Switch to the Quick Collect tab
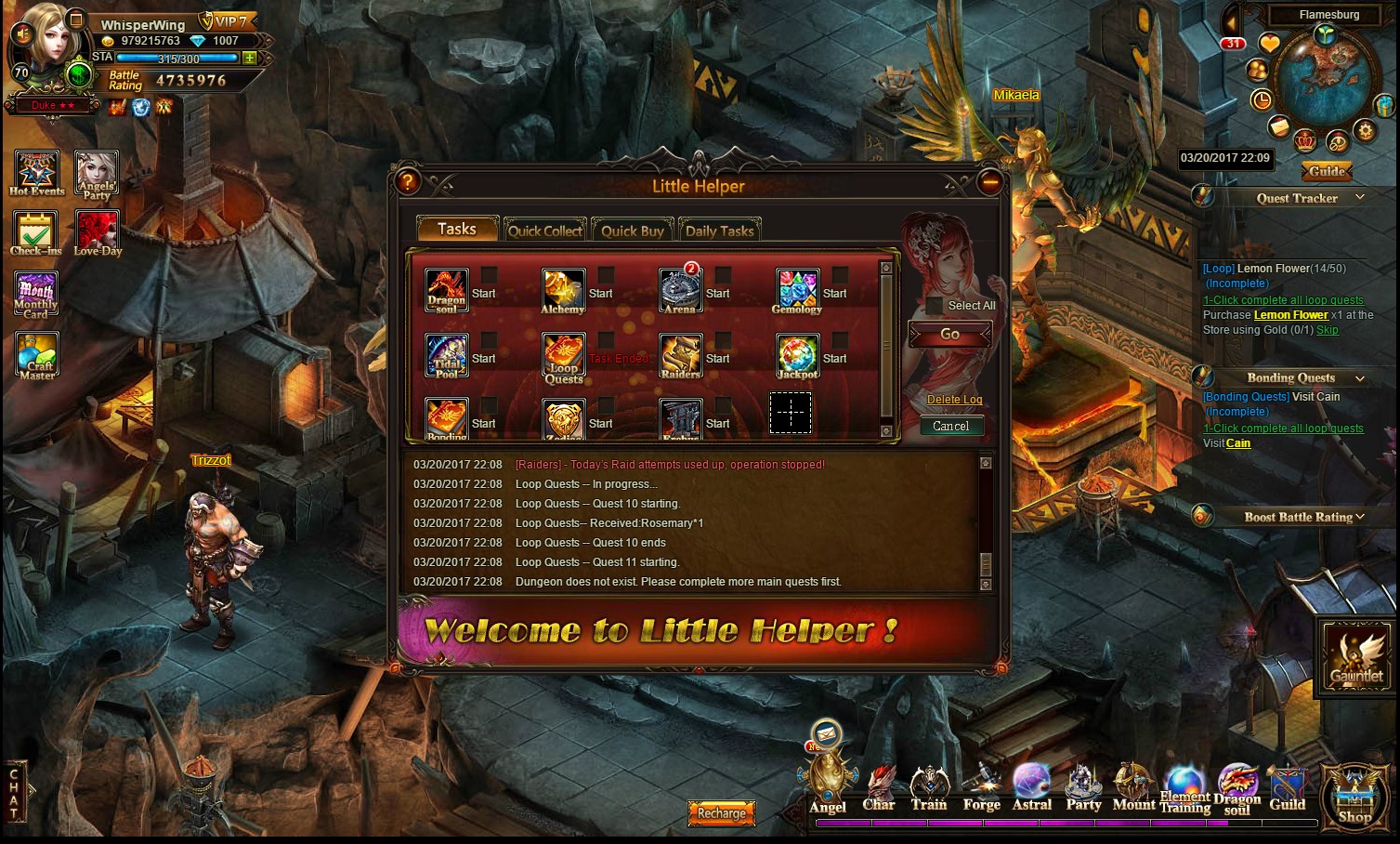The image size is (1400, 844). click(544, 231)
